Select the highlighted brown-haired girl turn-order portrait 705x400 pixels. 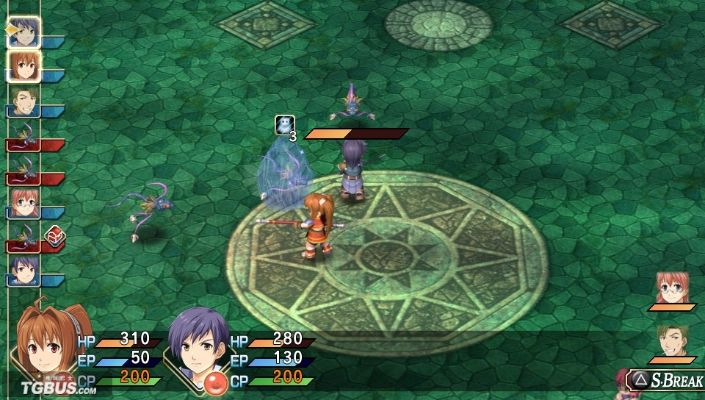tap(24, 64)
